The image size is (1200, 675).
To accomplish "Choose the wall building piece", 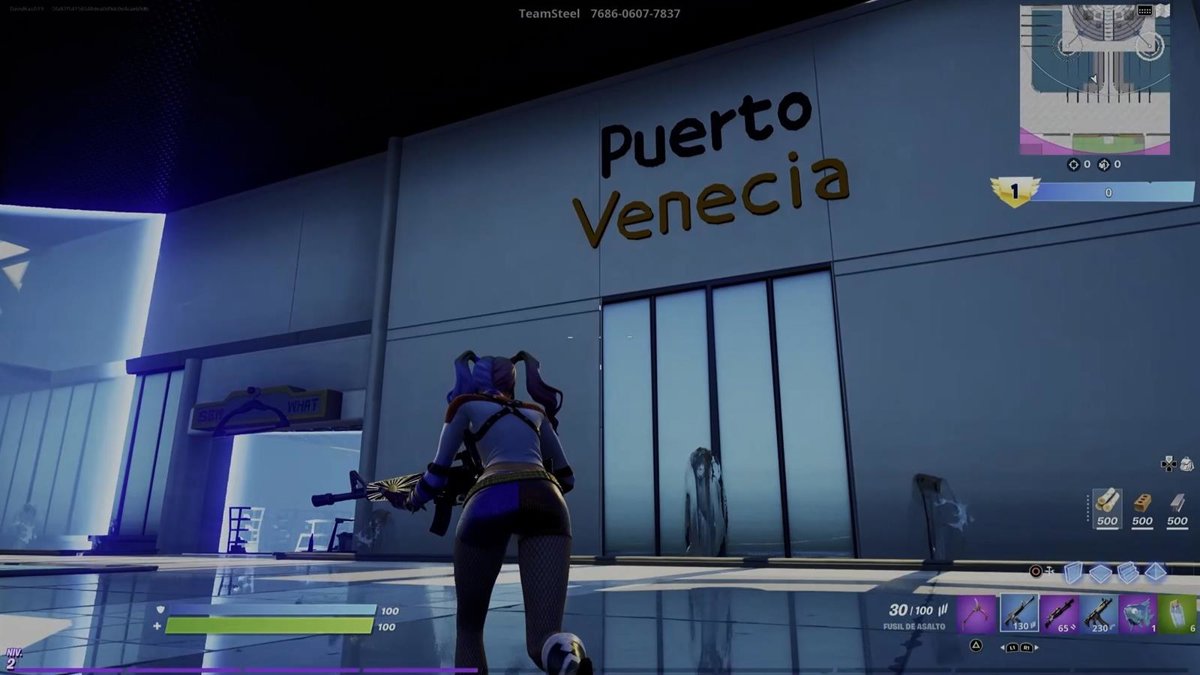I will coord(1073,572).
